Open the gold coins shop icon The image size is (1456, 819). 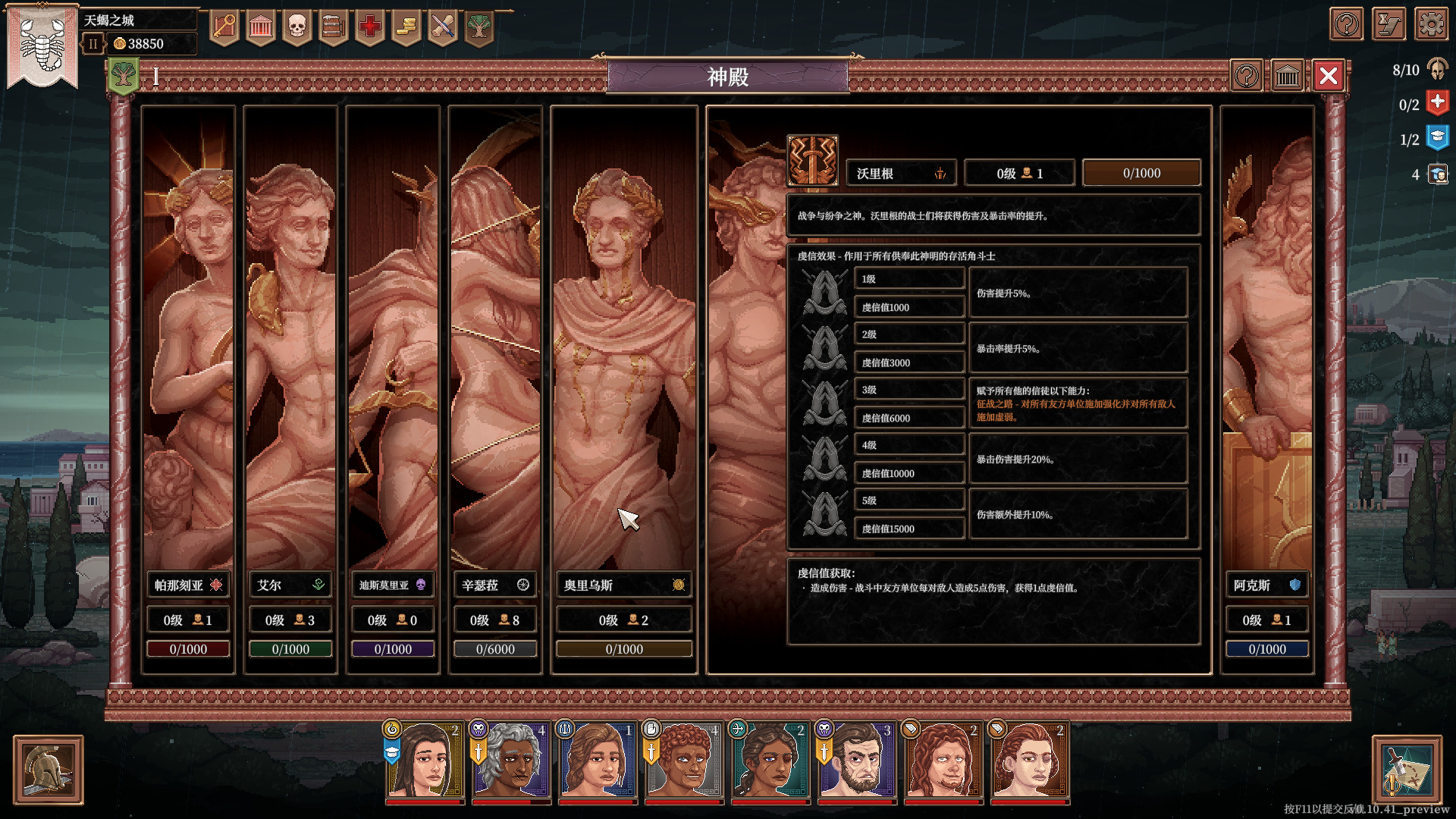click(406, 27)
